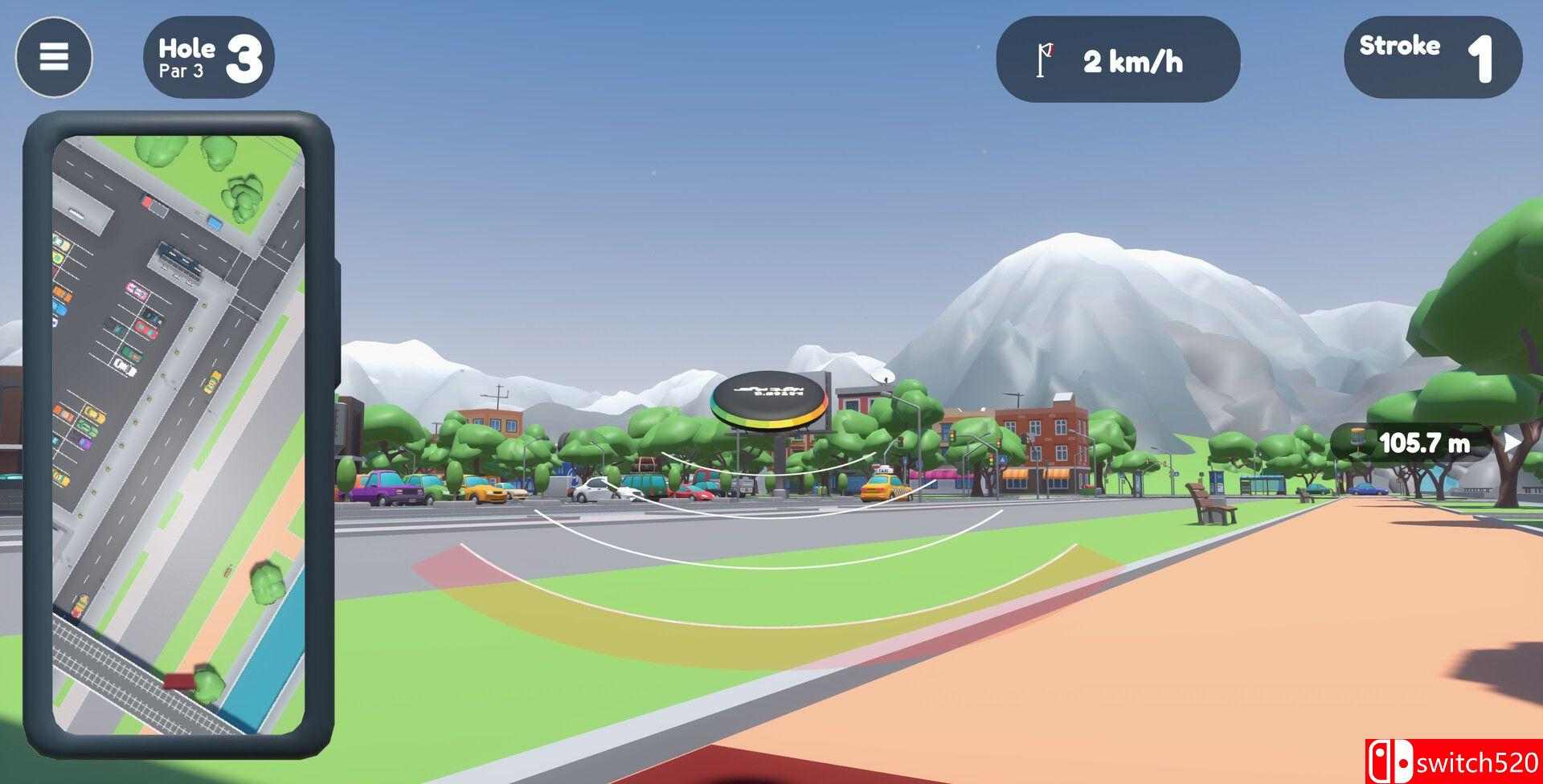Select the phone-shaped minimap device
Viewport: 1543px width, 784px height.
pyautogui.click(x=185, y=434)
